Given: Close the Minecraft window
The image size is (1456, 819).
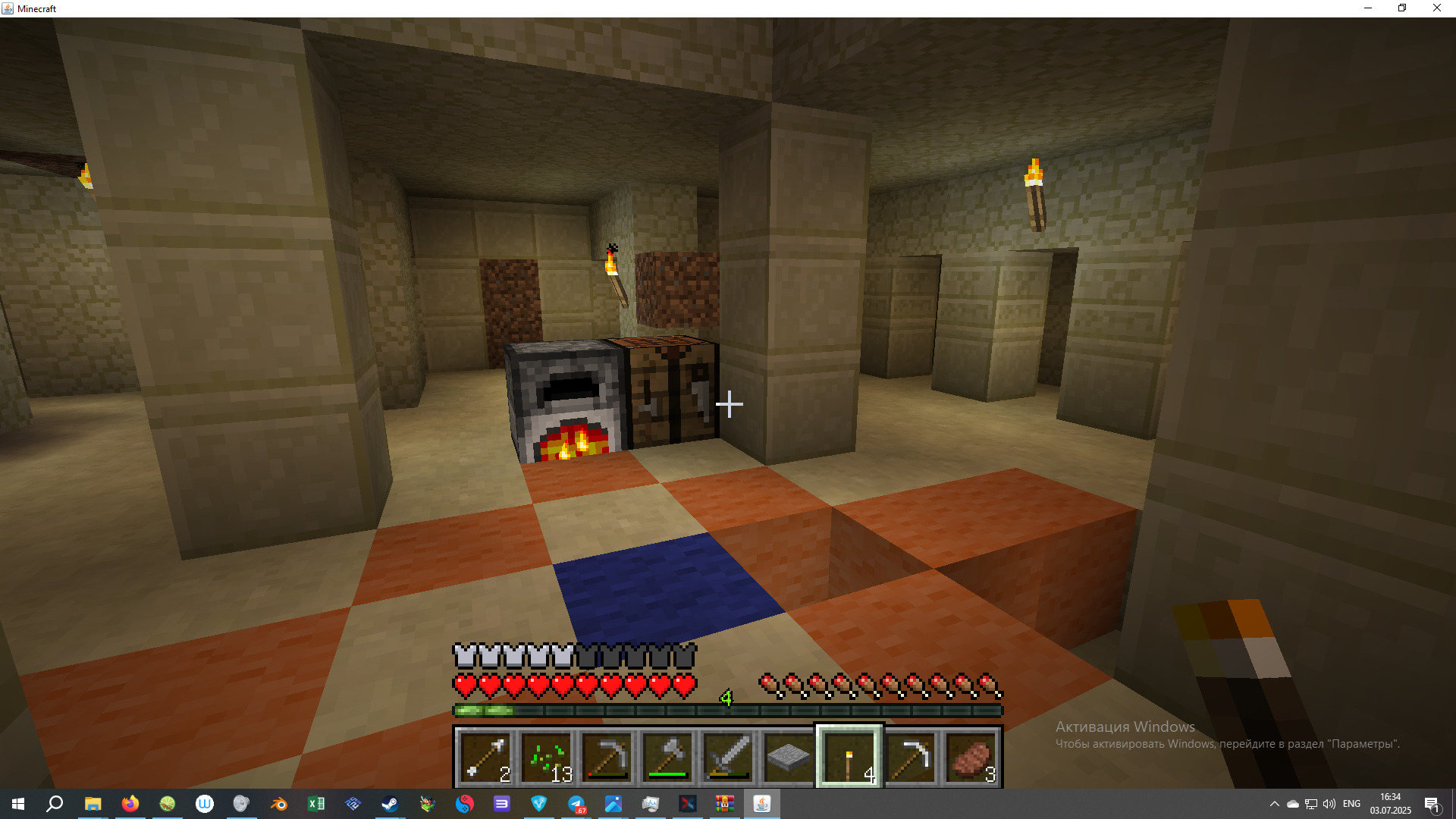Looking at the screenshot, I should coord(1436,8).
